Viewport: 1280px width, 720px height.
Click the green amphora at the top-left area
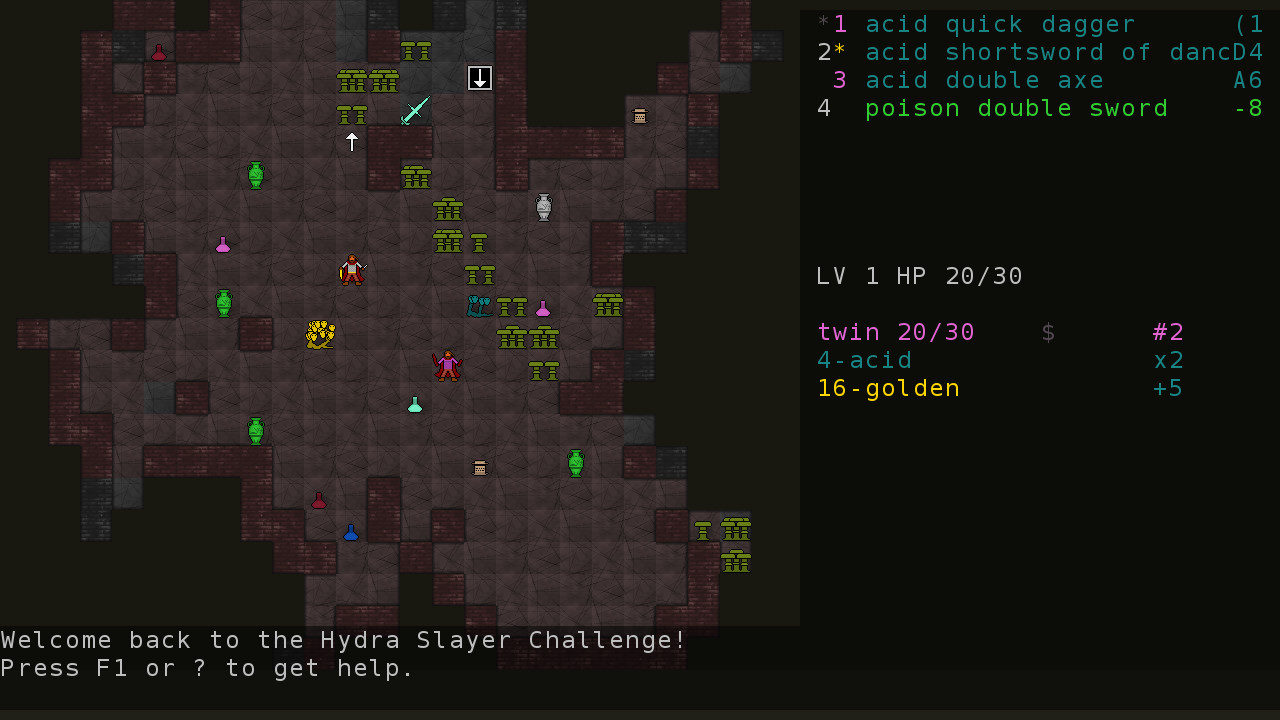click(x=254, y=173)
